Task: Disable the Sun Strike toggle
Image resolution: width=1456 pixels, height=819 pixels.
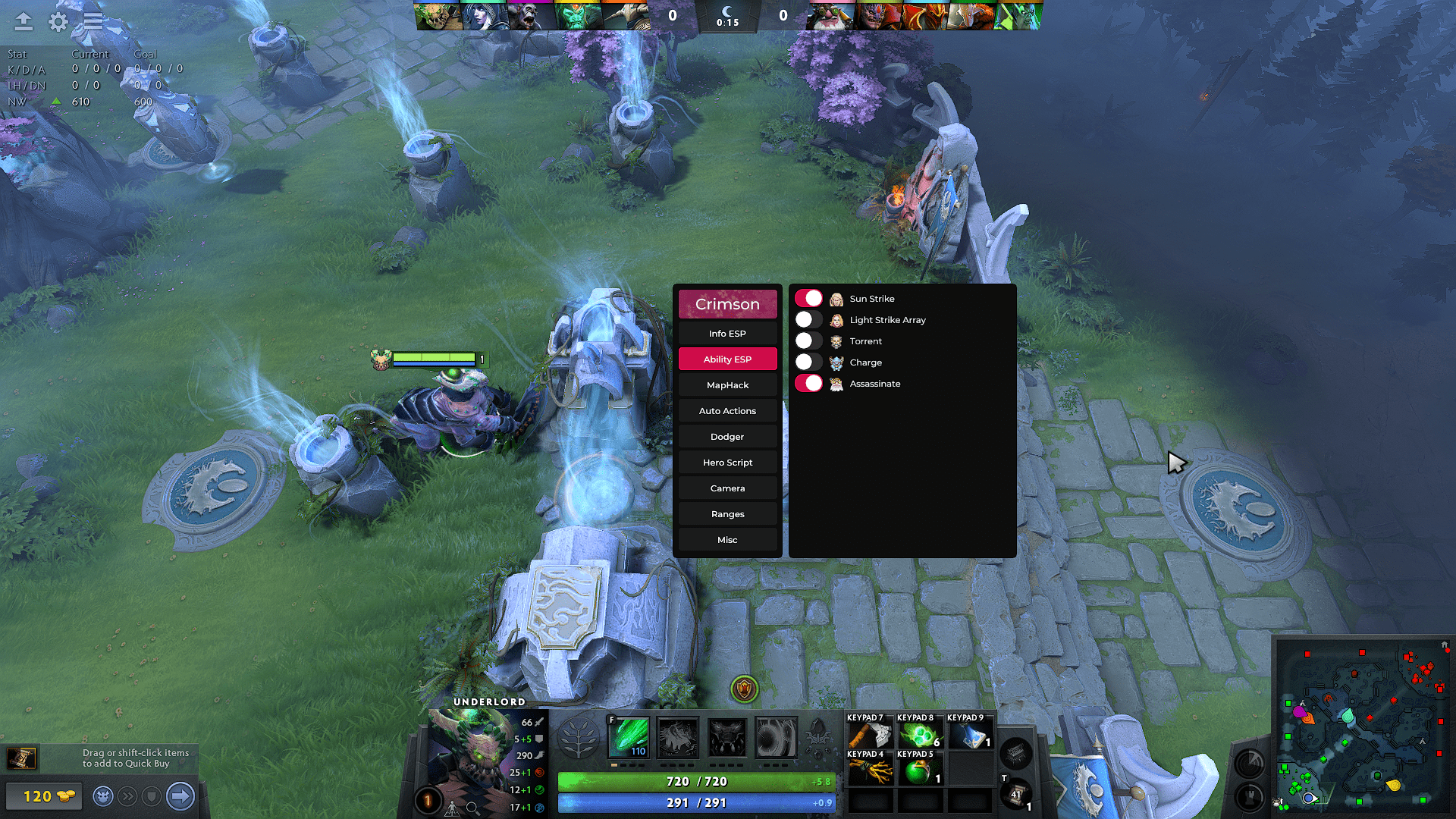Action: point(808,298)
